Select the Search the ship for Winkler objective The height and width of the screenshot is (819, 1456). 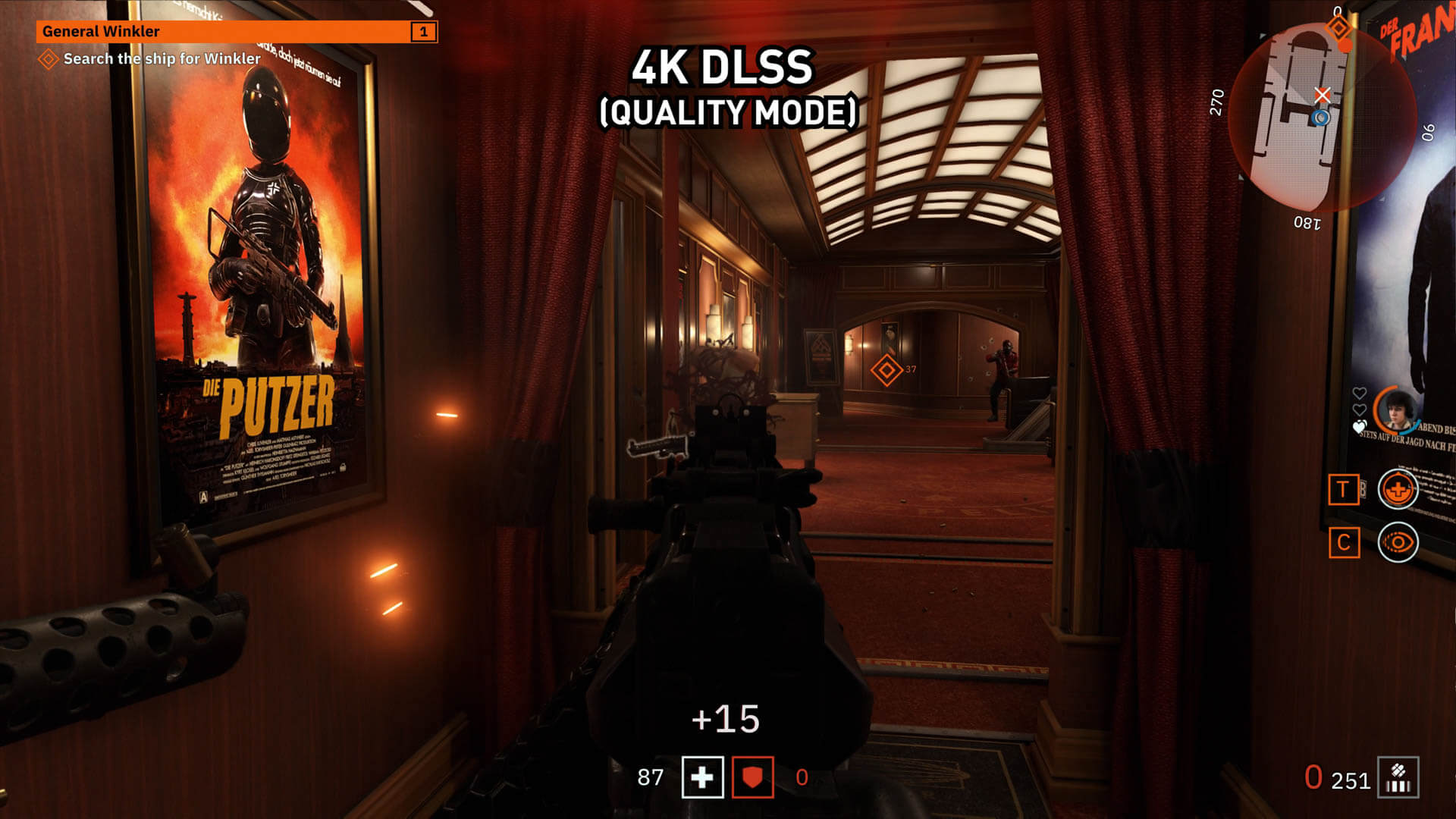pos(162,58)
